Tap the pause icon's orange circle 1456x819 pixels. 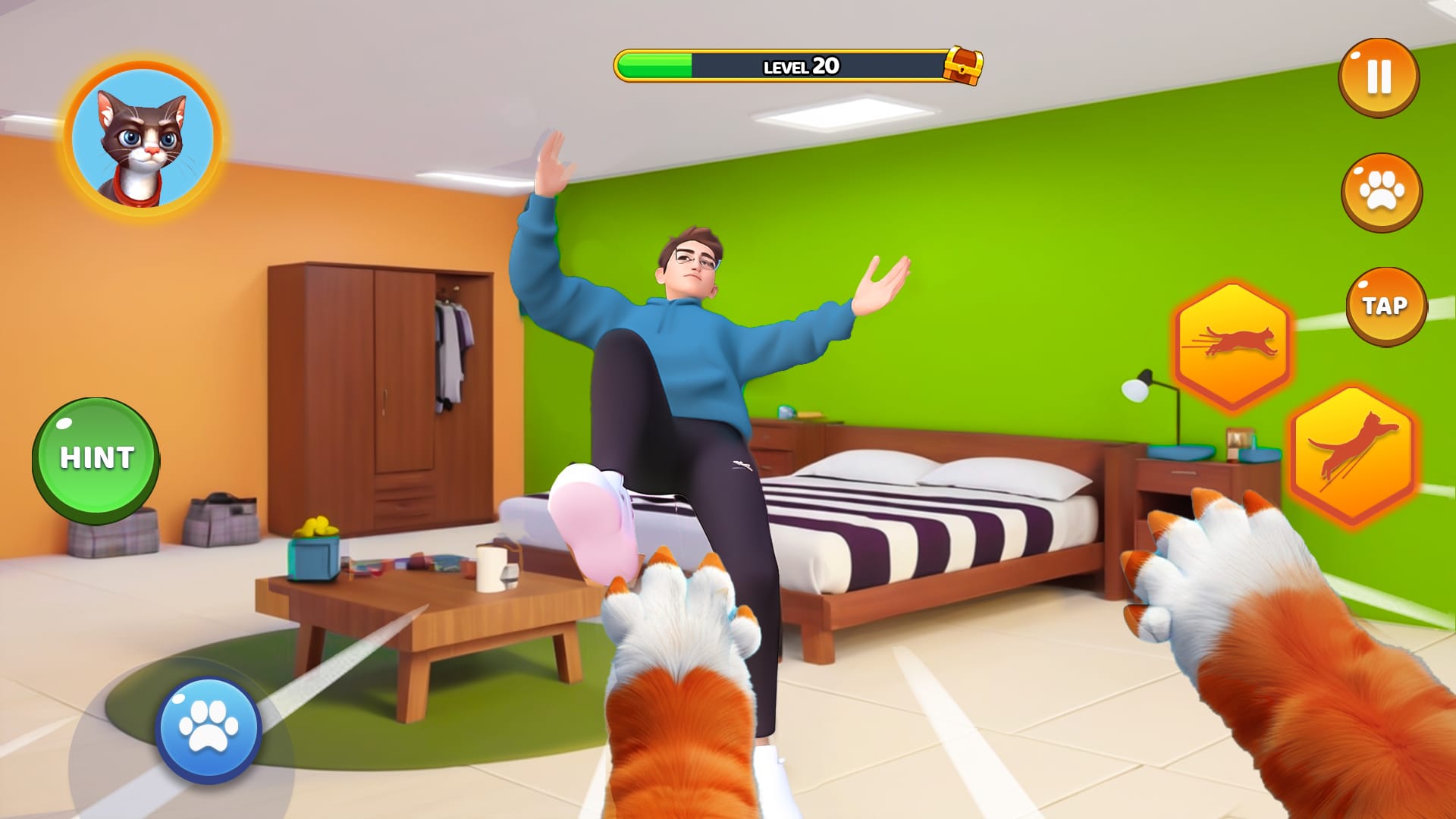point(1380,80)
